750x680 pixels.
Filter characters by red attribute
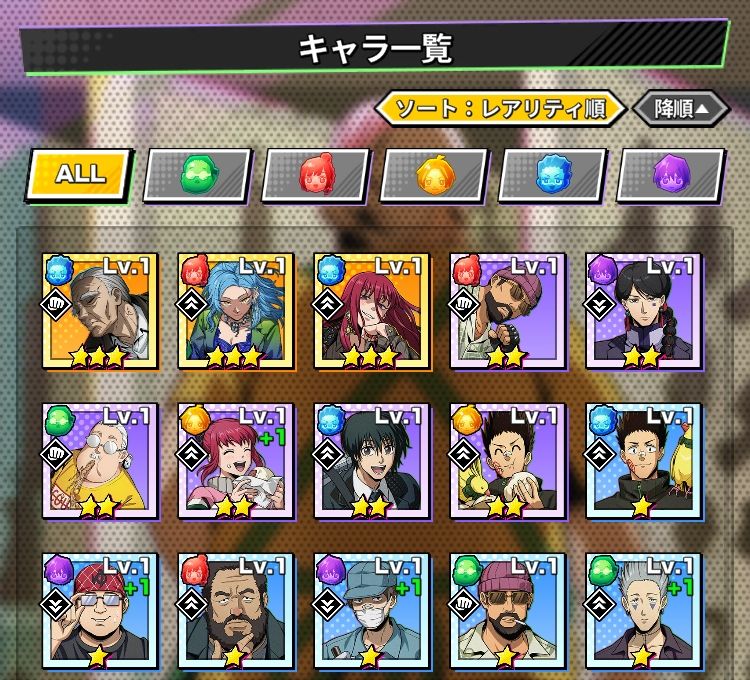pyautogui.click(x=316, y=175)
